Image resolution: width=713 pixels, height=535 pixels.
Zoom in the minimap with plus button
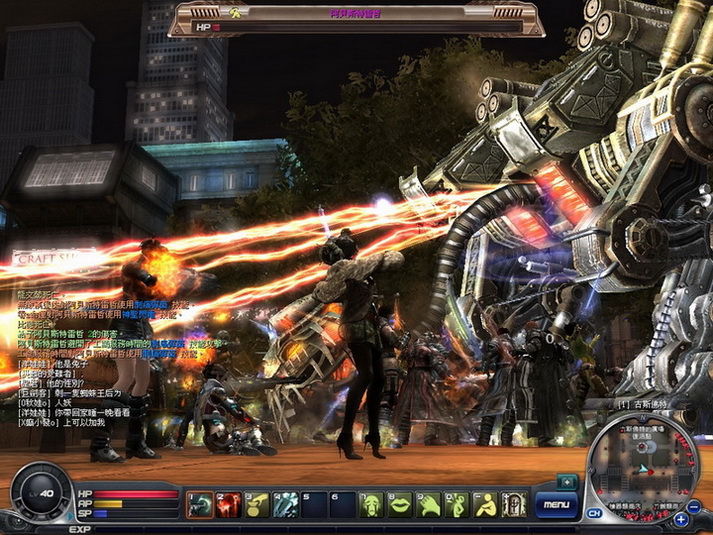click(682, 519)
